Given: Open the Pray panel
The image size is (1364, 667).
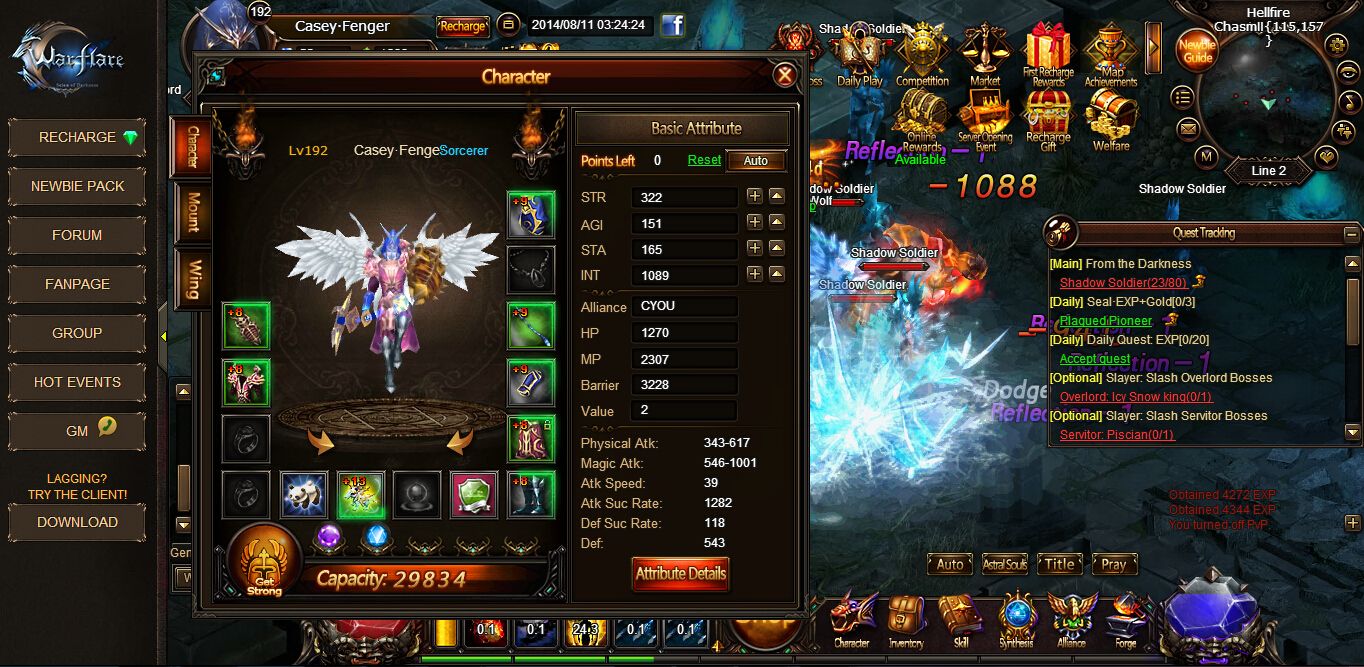Looking at the screenshot, I should (1114, 564).
